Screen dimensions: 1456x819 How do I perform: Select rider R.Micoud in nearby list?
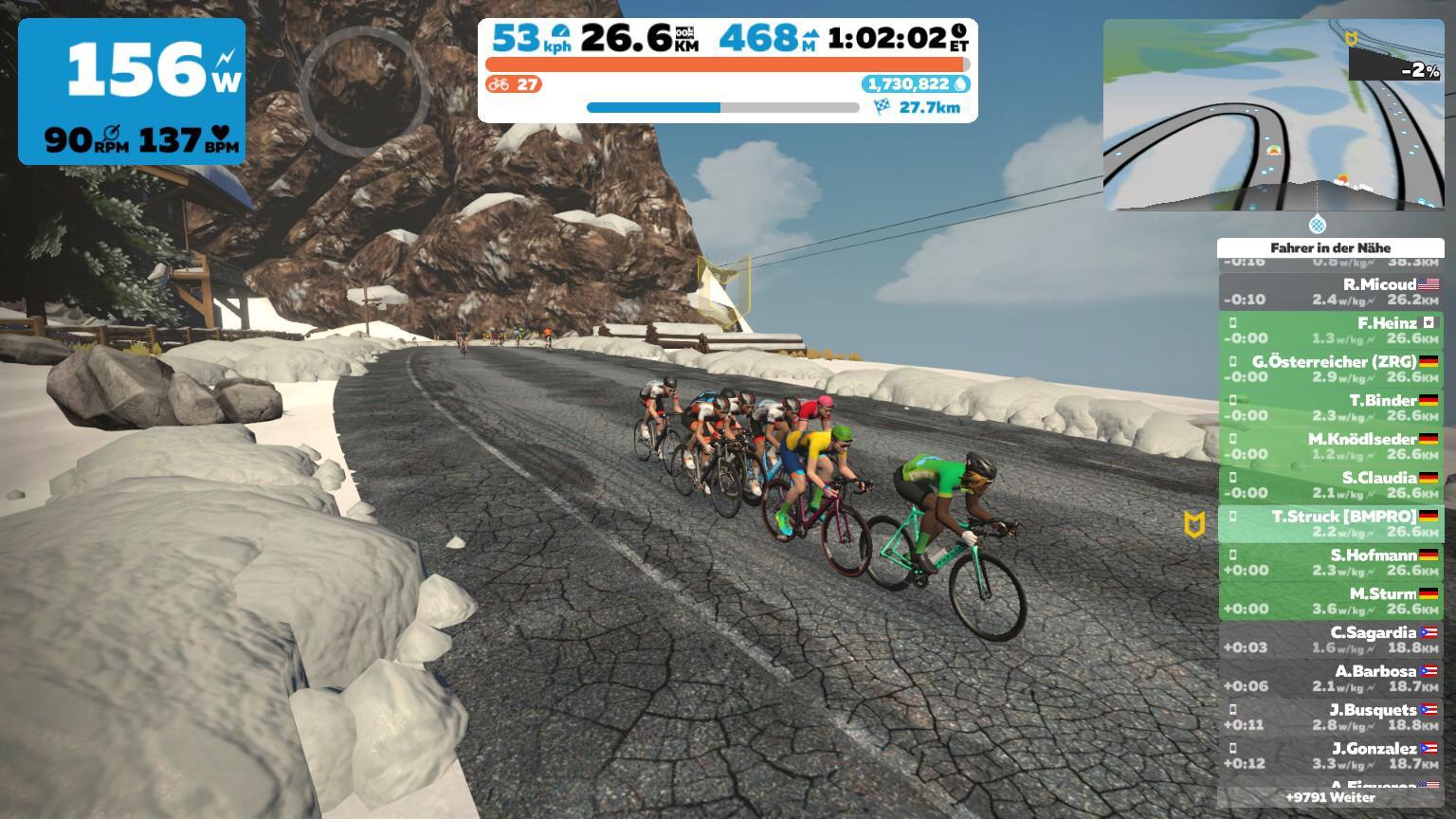click(1330, 291)
